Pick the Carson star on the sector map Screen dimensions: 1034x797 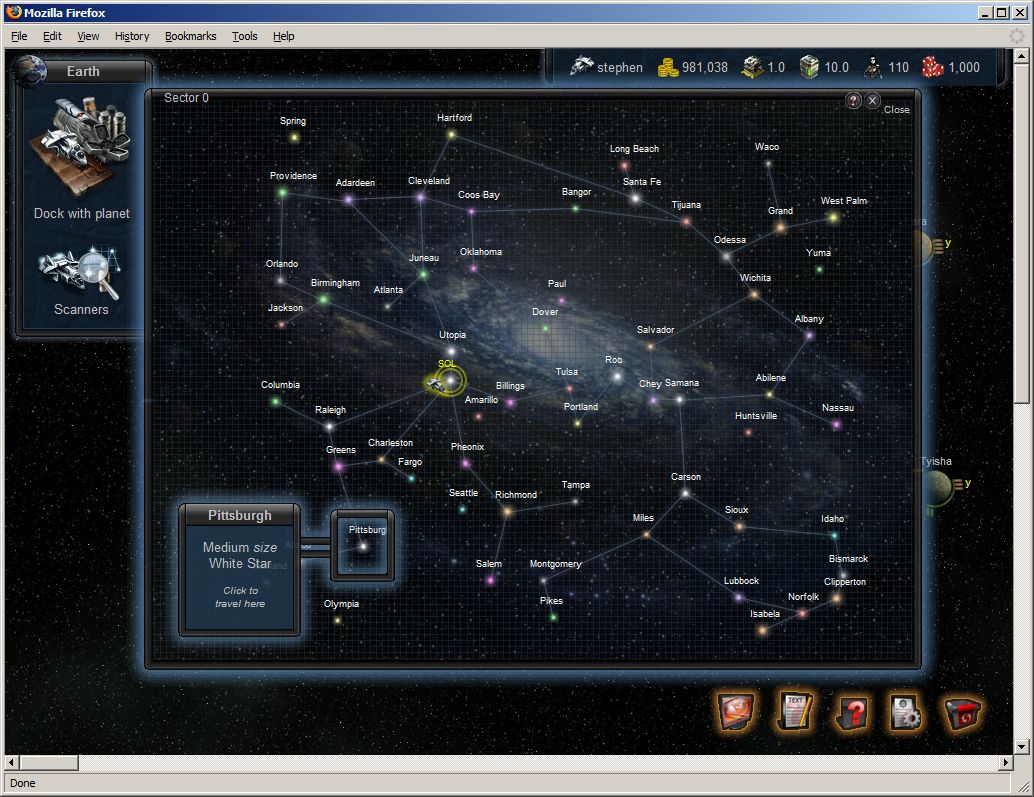685,493
